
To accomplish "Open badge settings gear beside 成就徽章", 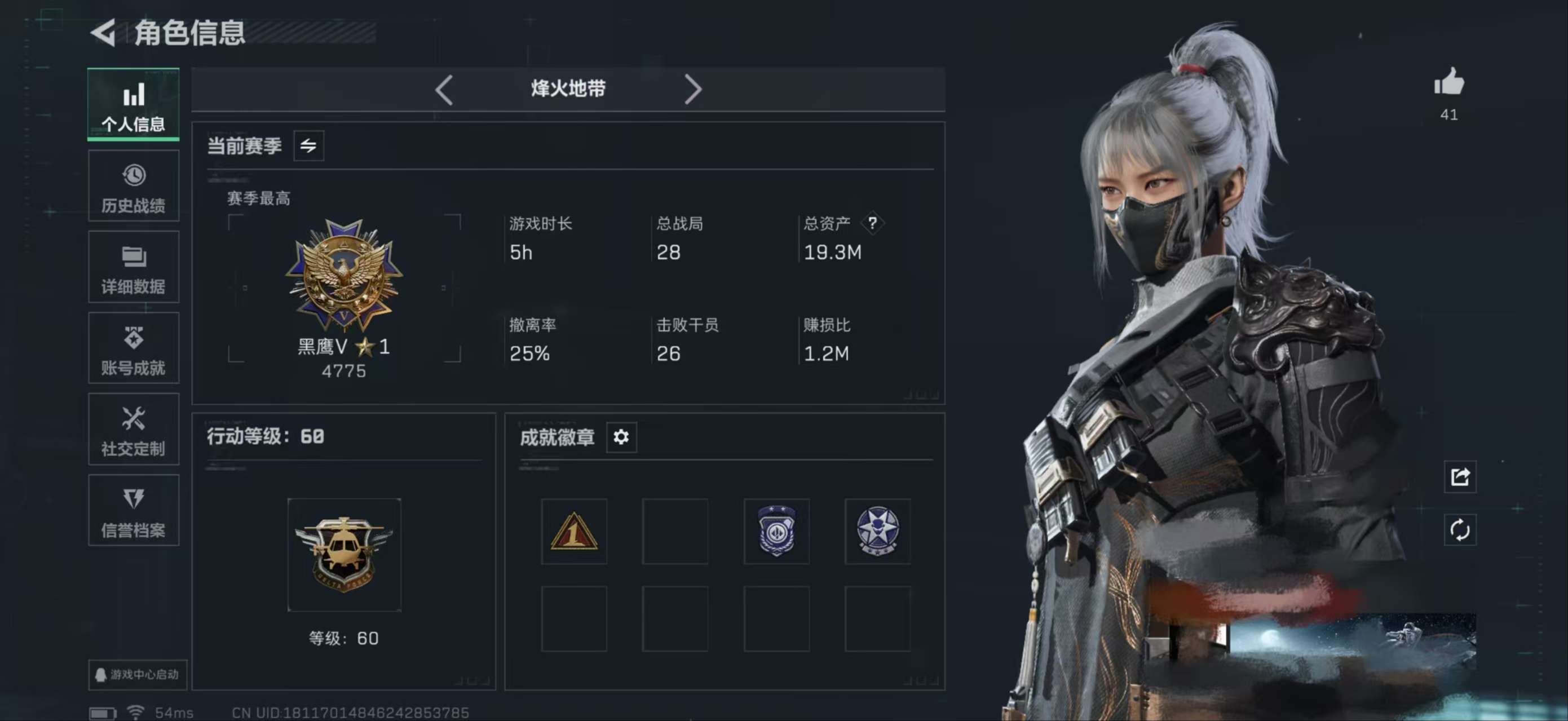I will (x=621, y=437).
